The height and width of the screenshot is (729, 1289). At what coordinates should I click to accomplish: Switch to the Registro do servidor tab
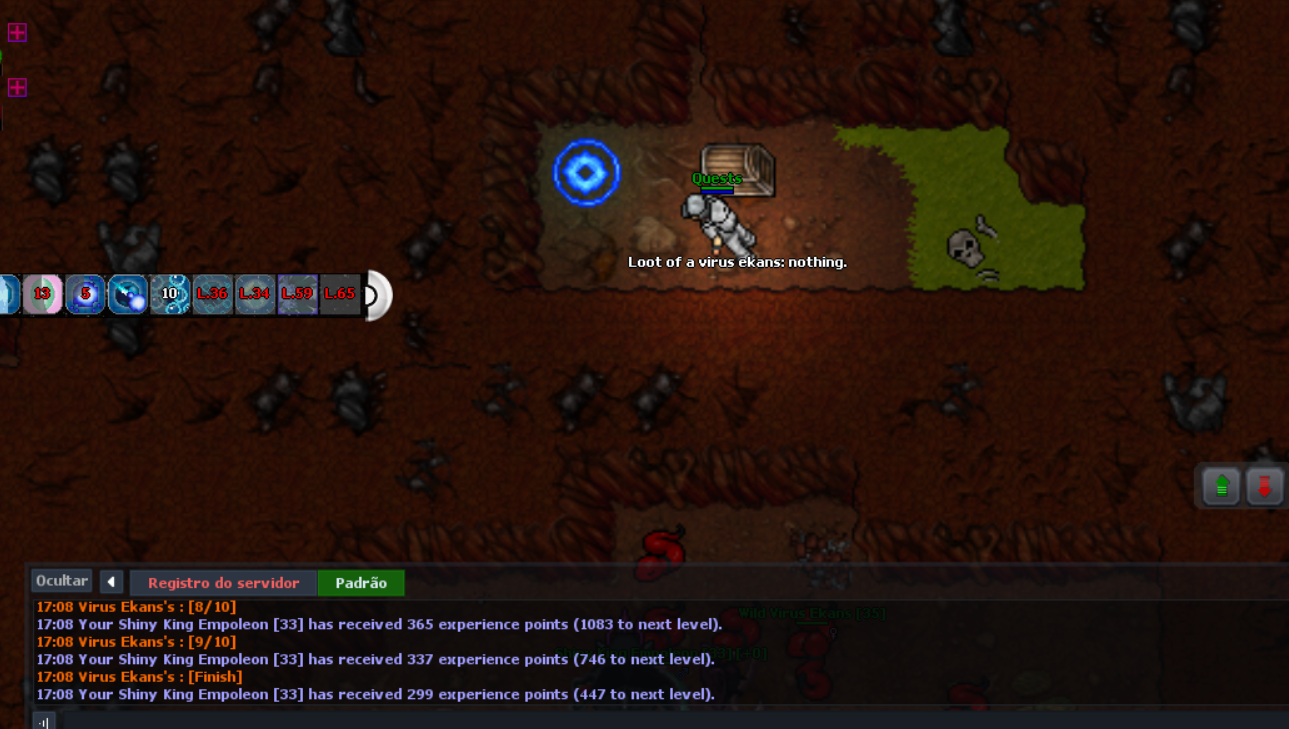coord(223,583)
